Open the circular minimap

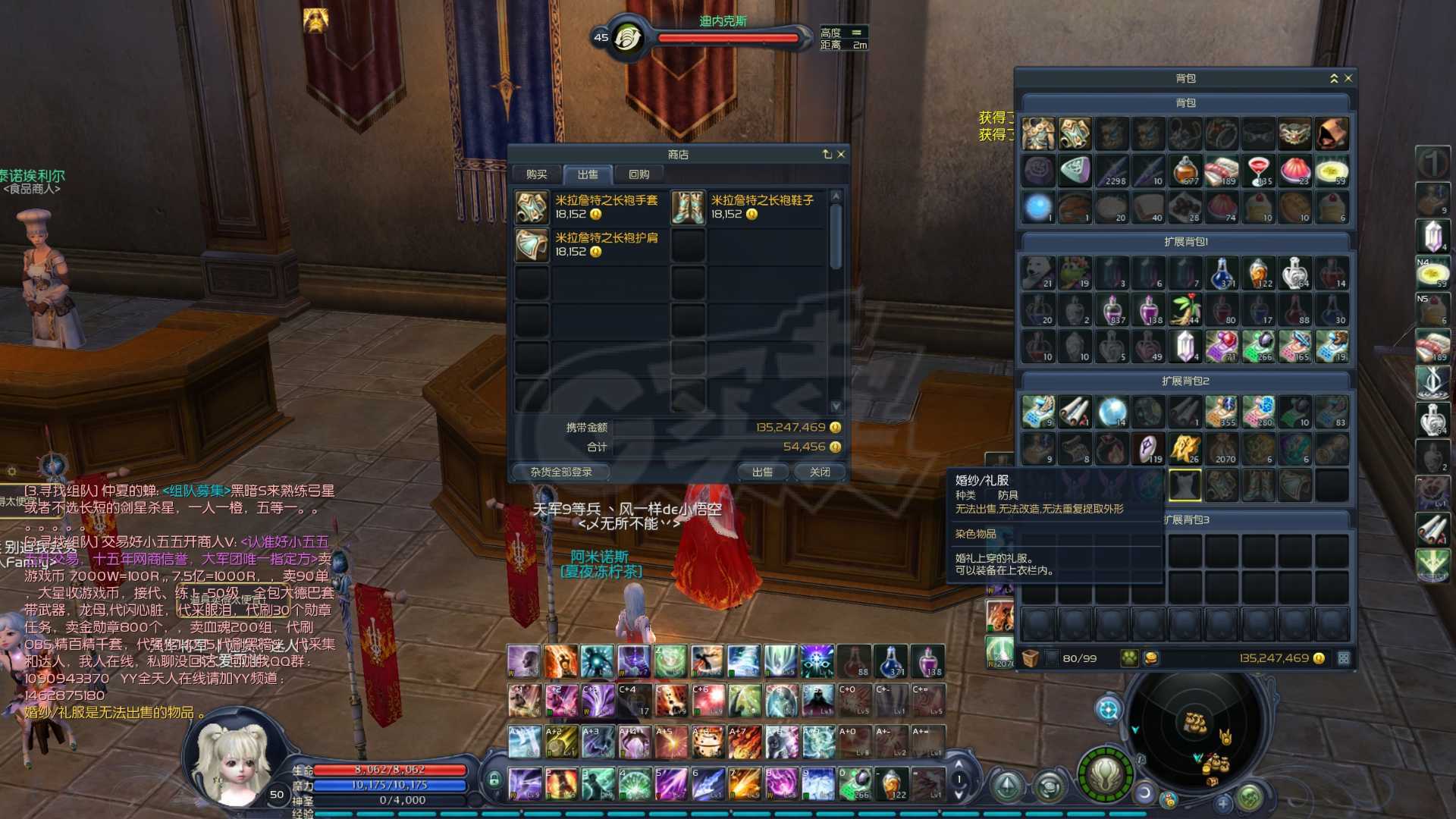coord(1196,732)
